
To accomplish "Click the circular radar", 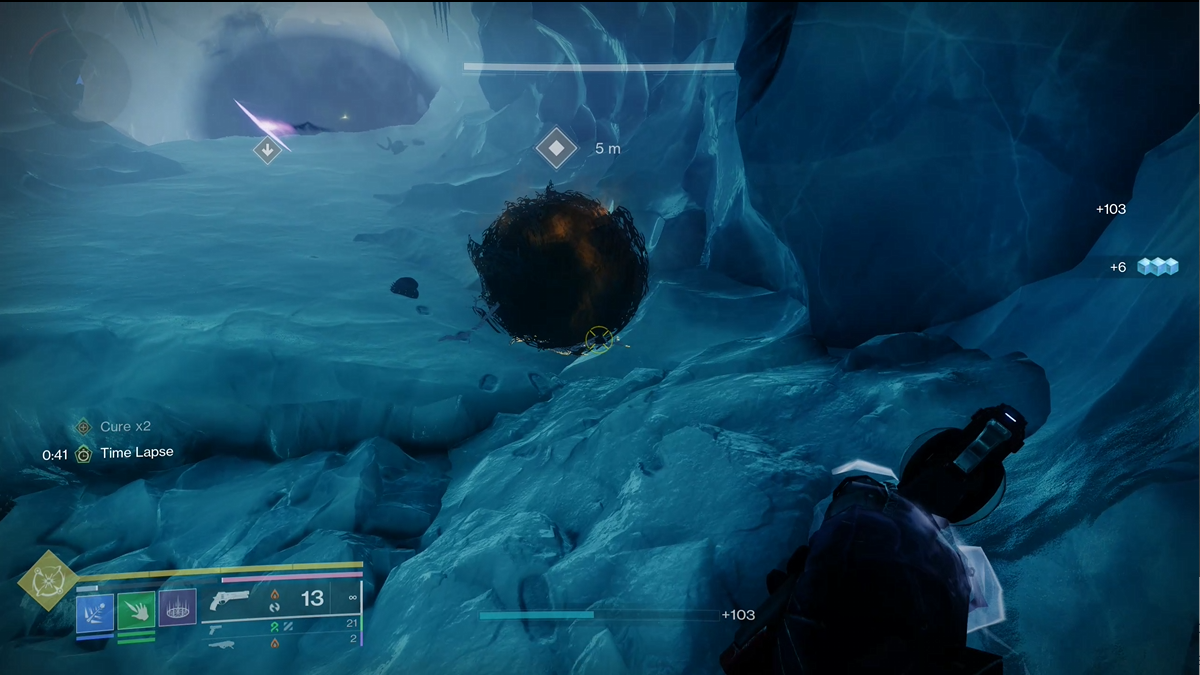I will [x=80, y=75].
